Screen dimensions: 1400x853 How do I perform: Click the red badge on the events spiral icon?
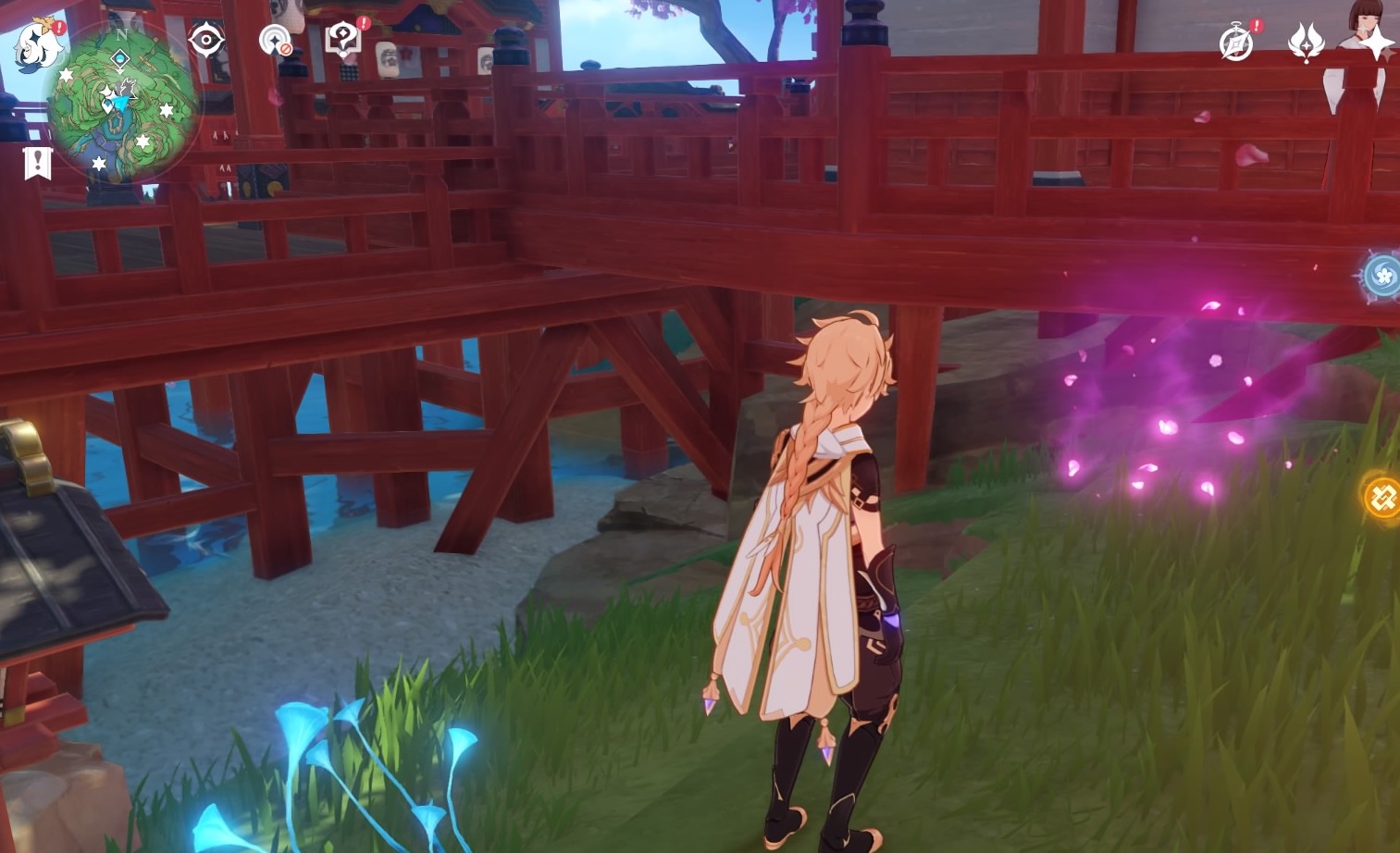point(1257,26)
